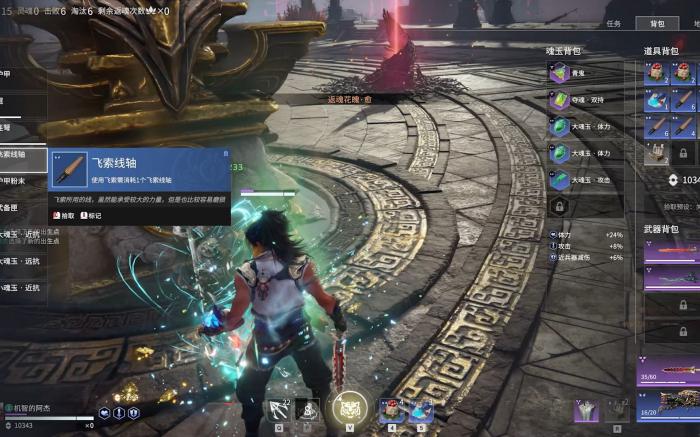Screen dimensions: 700x437
Task: Activate the tiger ultimate skill icon
Action: 351,409
